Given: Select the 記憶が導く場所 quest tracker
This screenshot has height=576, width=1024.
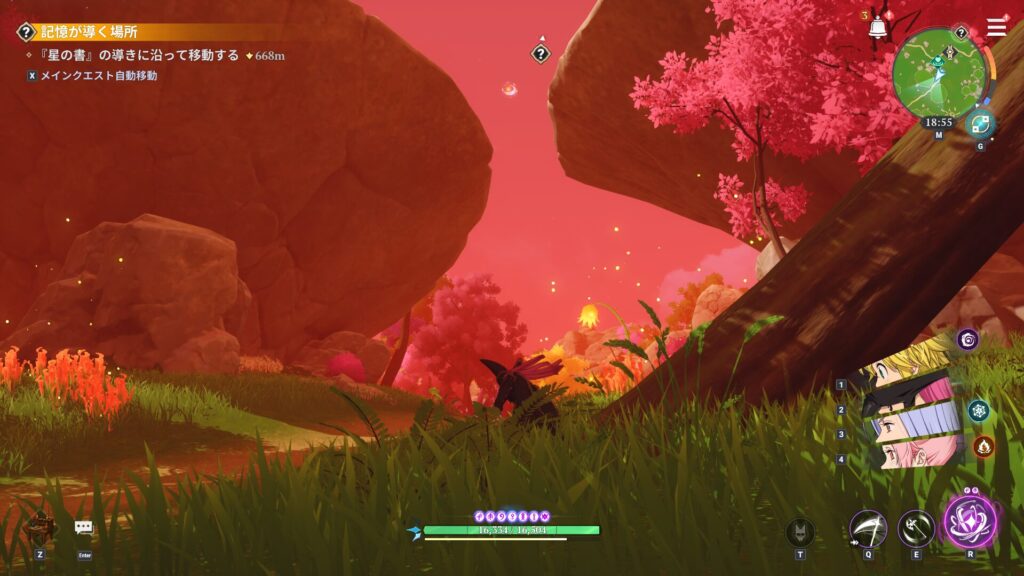Looking at the screenshot, I should 90,32.
